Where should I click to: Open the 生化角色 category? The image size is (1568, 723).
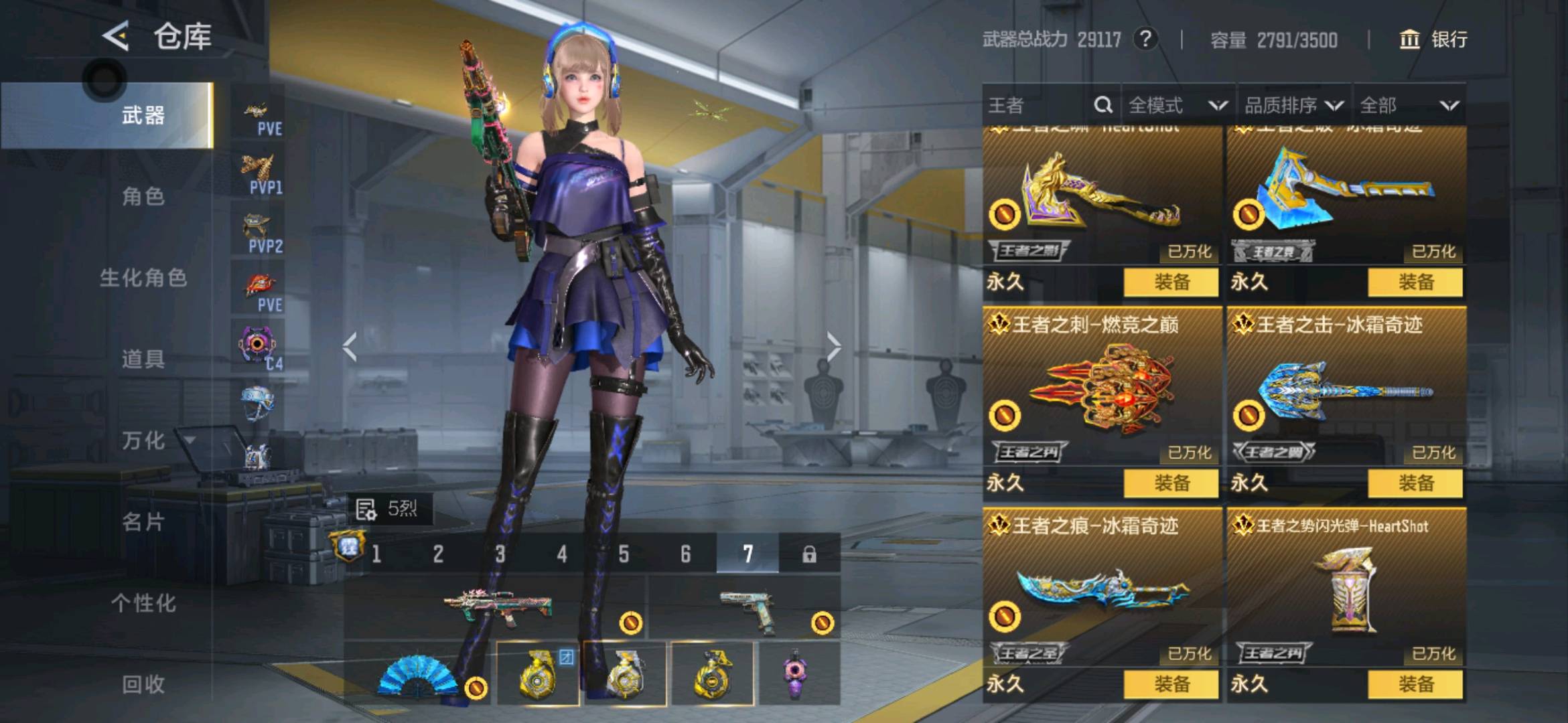(x=143, y=278)
